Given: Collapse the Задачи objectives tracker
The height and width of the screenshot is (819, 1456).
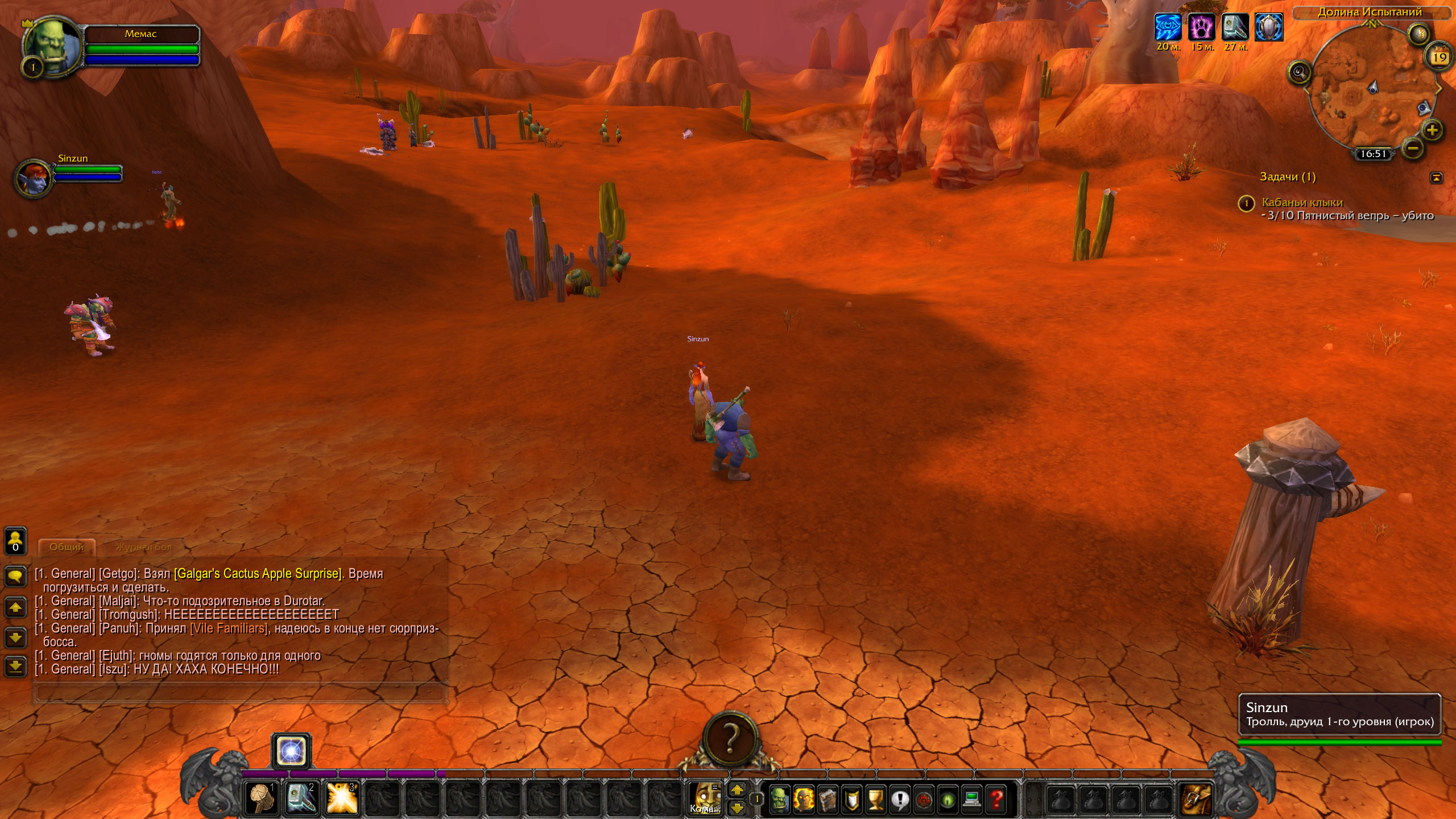Looking at the screenshot, I should [x=1436, y=177].
